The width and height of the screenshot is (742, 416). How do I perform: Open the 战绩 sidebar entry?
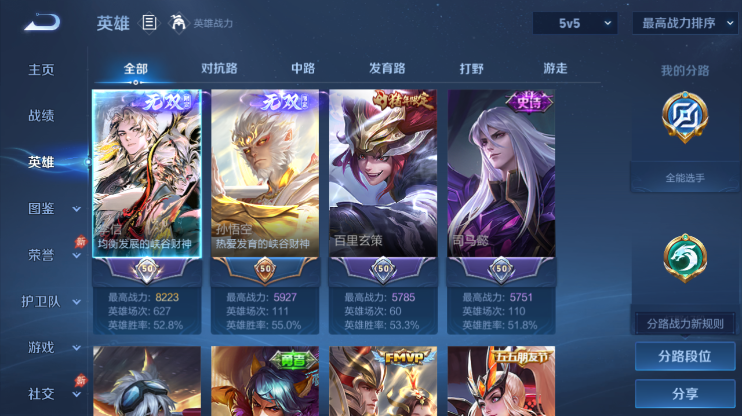pyautogui.click(x=41, y=116)
